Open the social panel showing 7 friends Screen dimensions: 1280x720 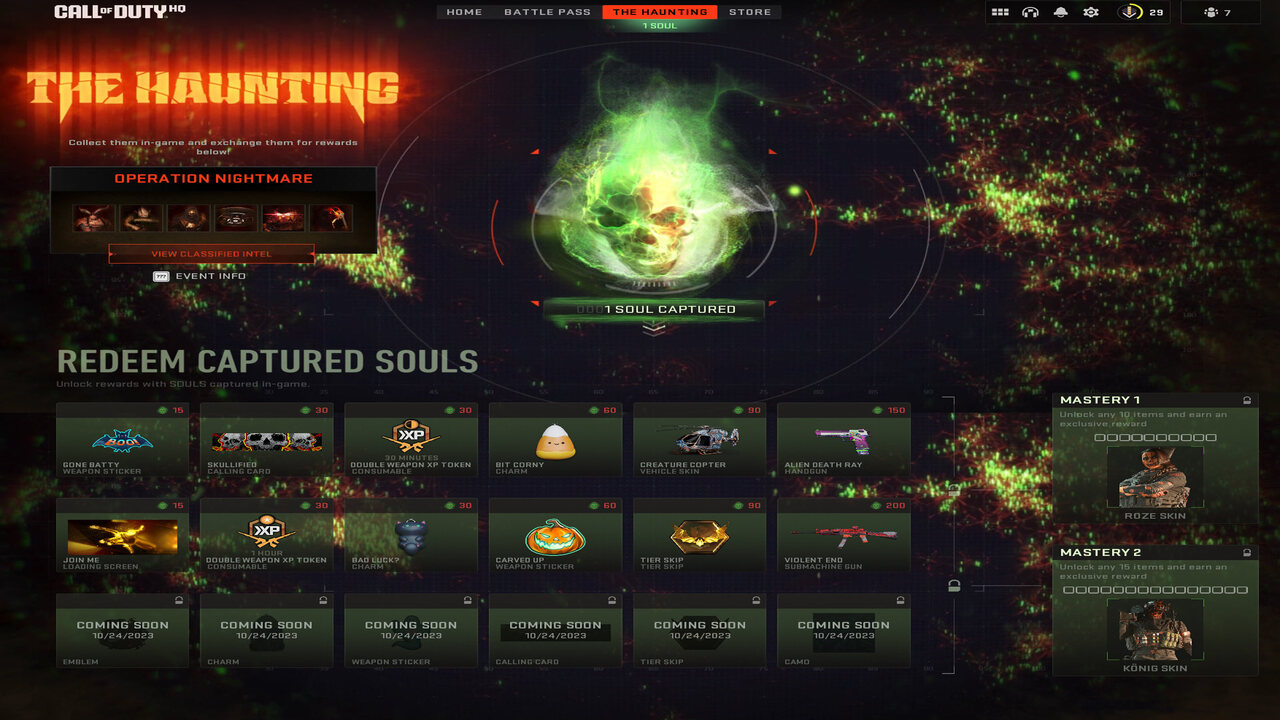[x=1213, y=12]
